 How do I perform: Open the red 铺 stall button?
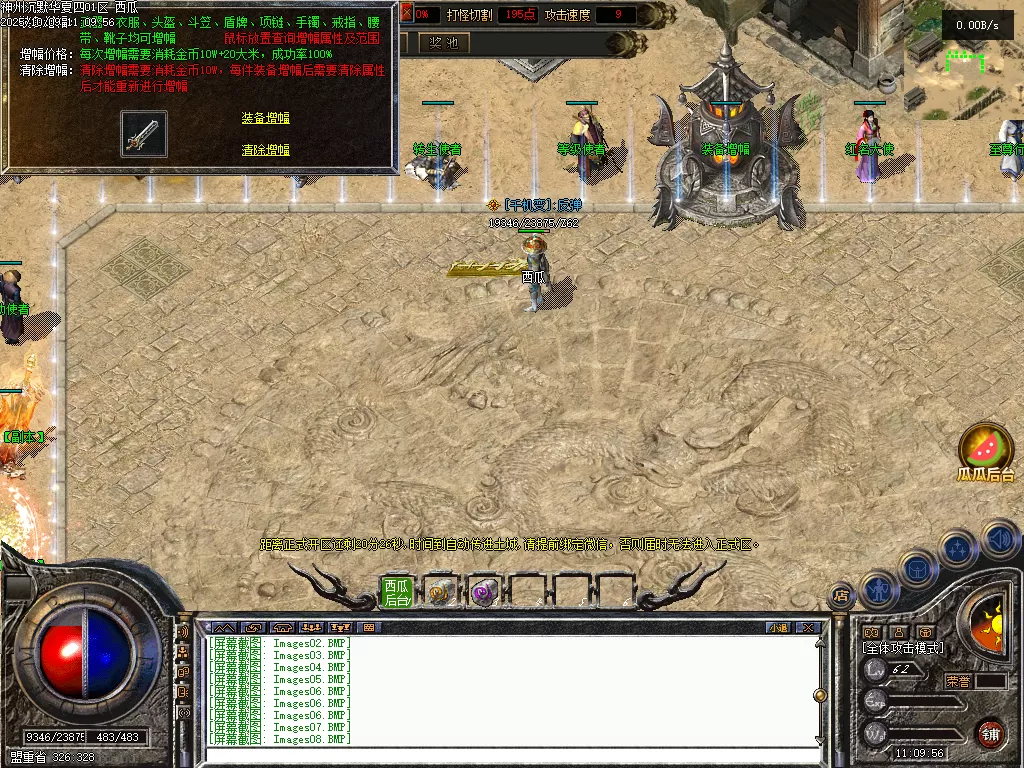tap(990, 734)
